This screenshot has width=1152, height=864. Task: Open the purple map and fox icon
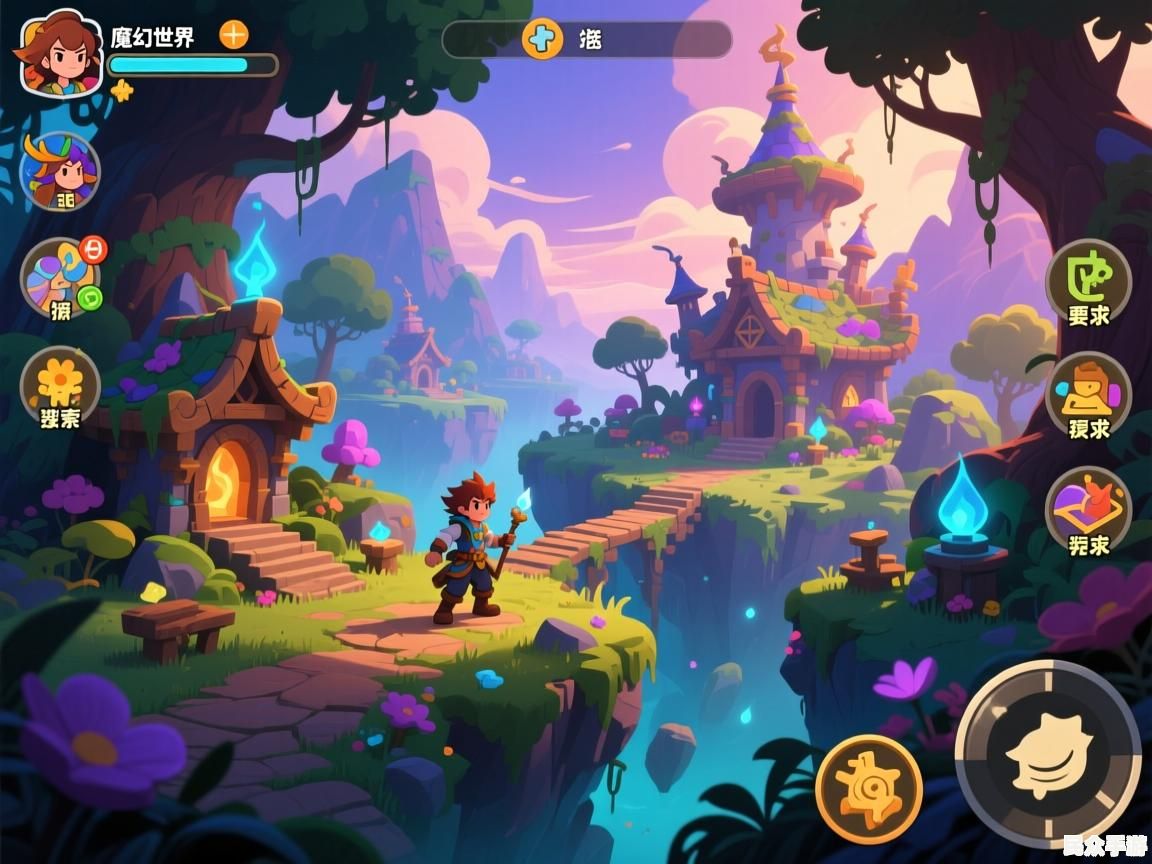pos(1088,511)
